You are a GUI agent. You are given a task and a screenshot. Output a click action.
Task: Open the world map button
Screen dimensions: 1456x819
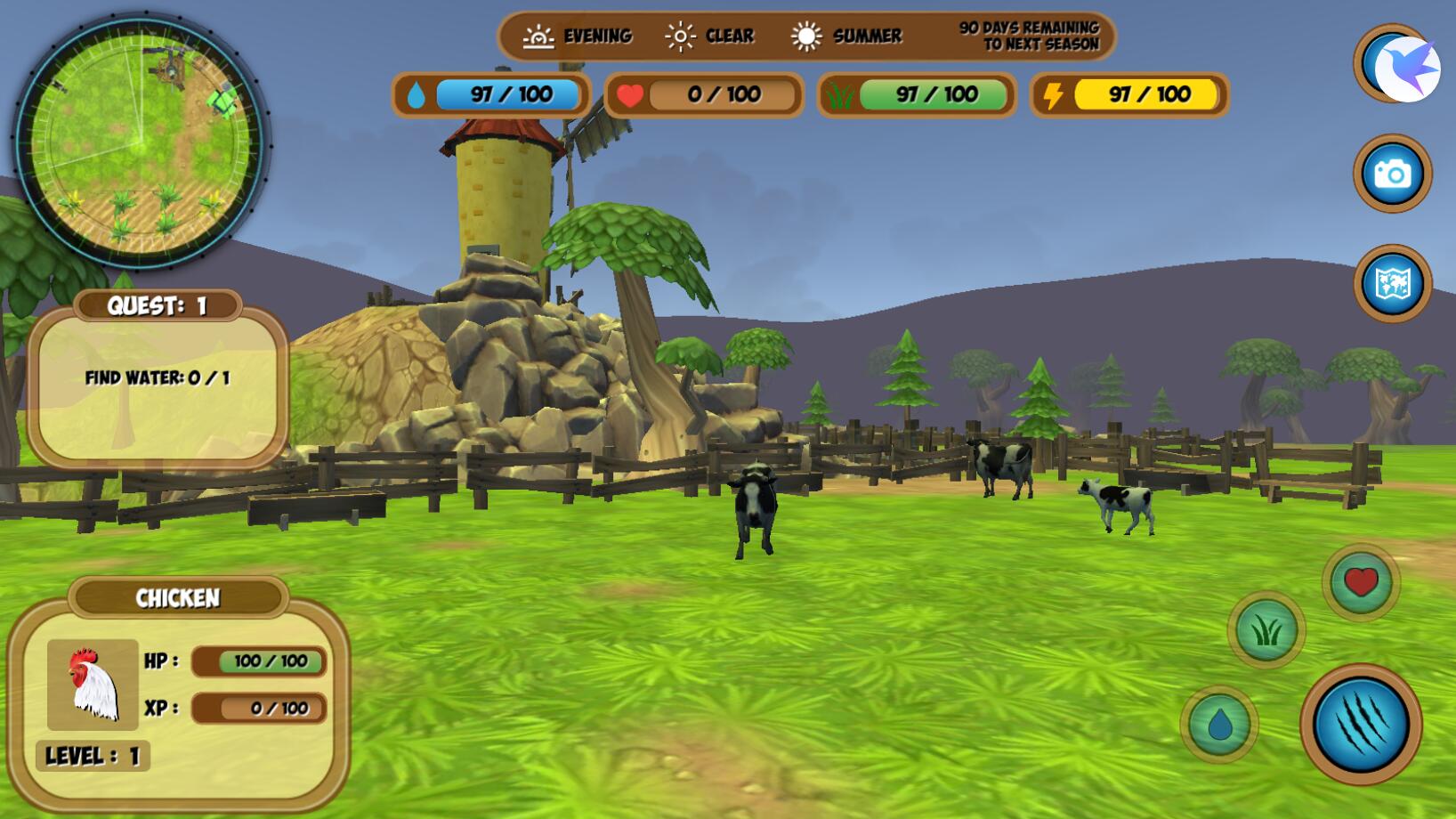click(1392, 284)
